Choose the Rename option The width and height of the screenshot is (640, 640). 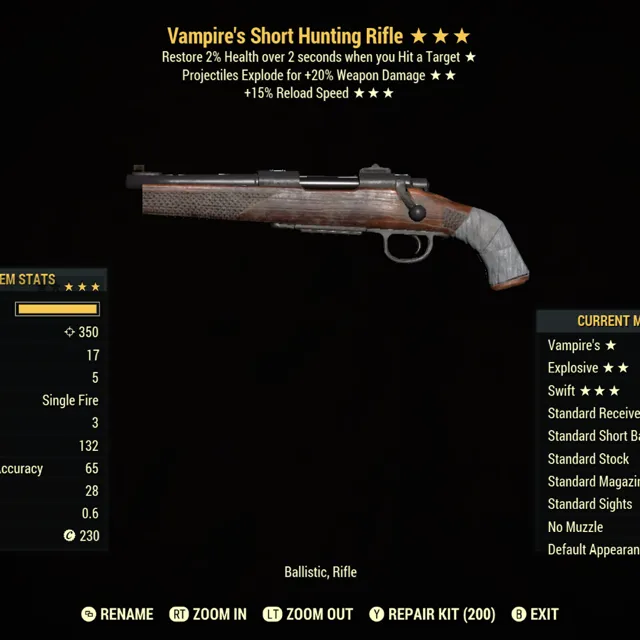pos(117,614)
